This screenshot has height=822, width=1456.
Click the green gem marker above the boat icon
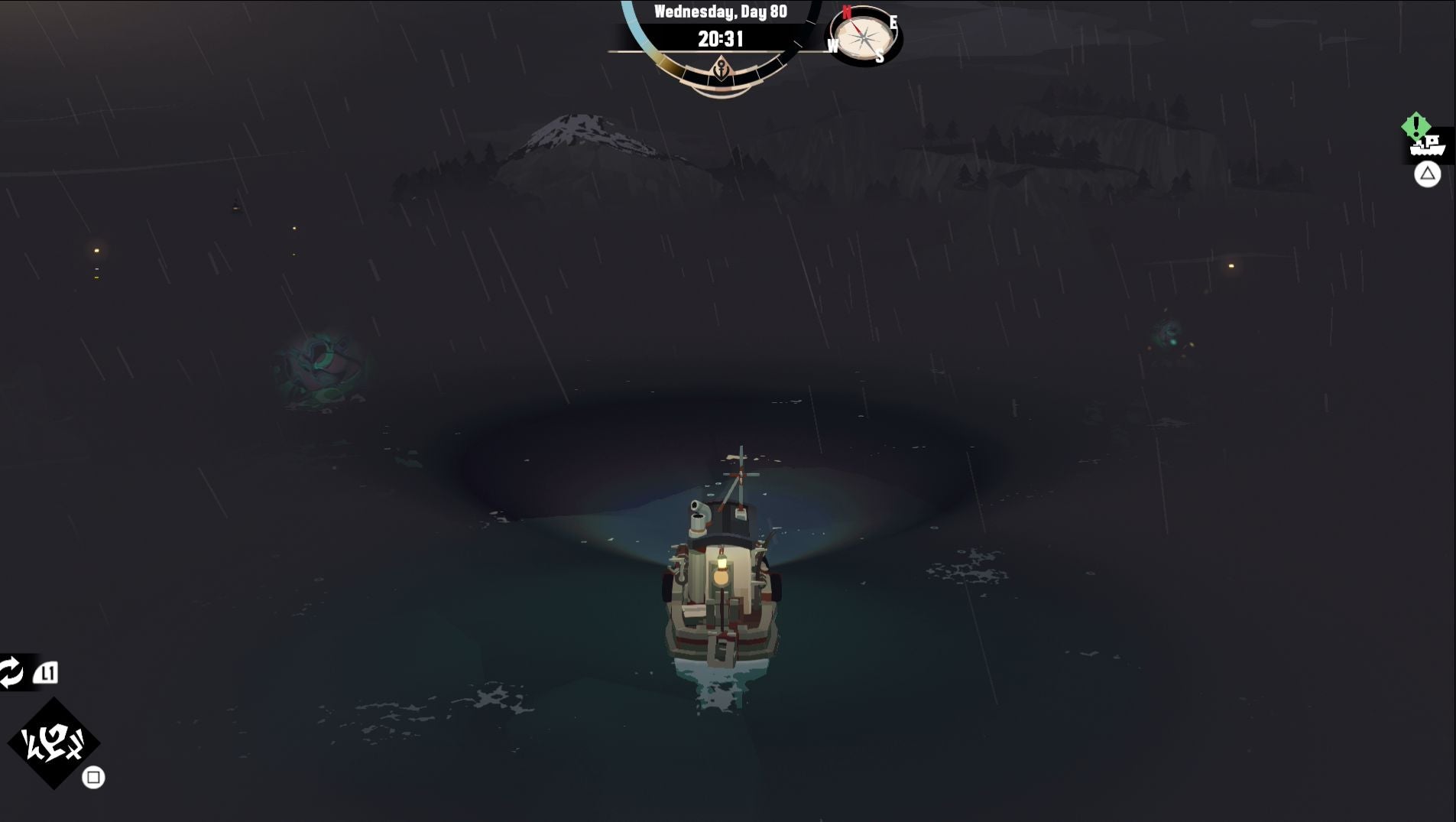(x=1415, y=125)
